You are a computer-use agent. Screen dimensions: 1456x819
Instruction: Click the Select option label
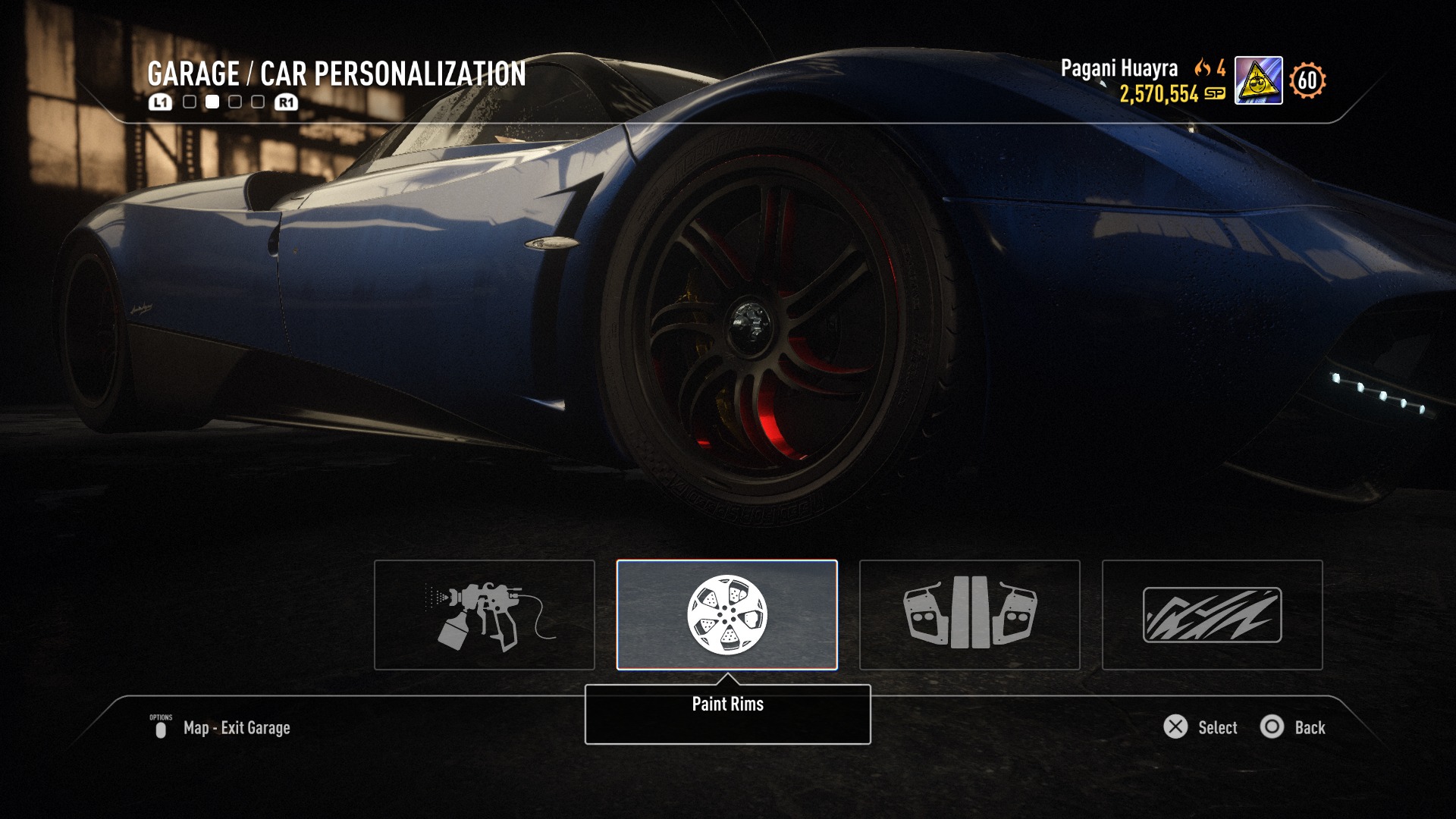tap(1217, 728)
